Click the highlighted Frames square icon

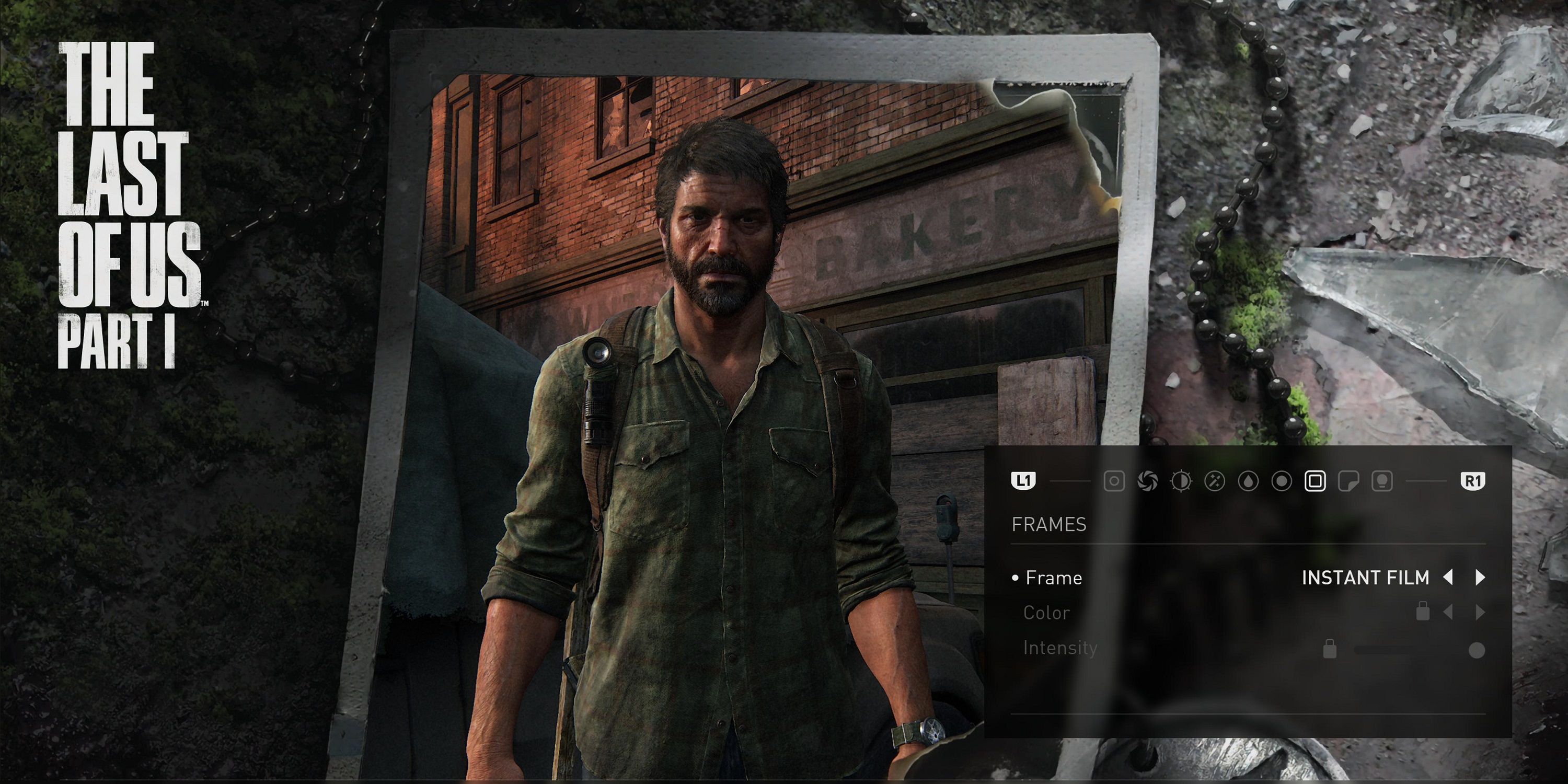click(x=1315, y=481)
